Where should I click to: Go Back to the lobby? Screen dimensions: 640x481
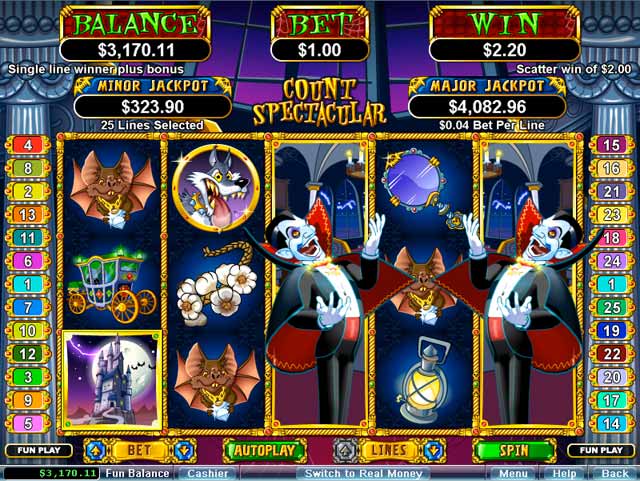pos(614,473)
